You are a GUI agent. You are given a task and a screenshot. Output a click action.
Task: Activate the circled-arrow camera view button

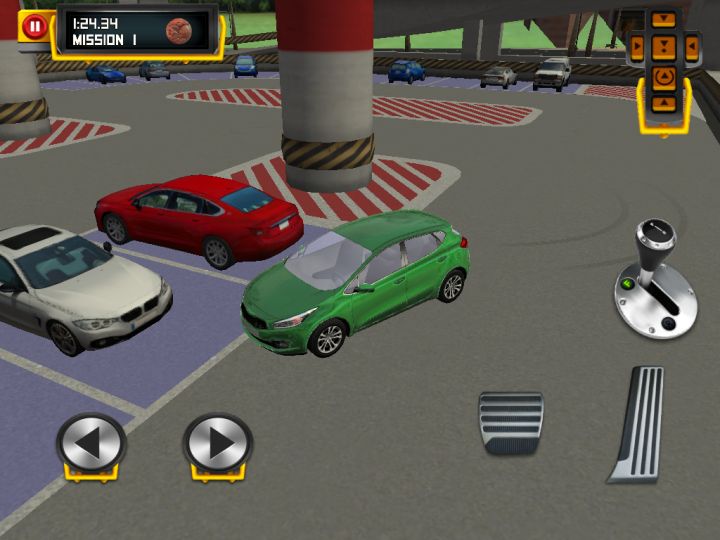point(663,76)
